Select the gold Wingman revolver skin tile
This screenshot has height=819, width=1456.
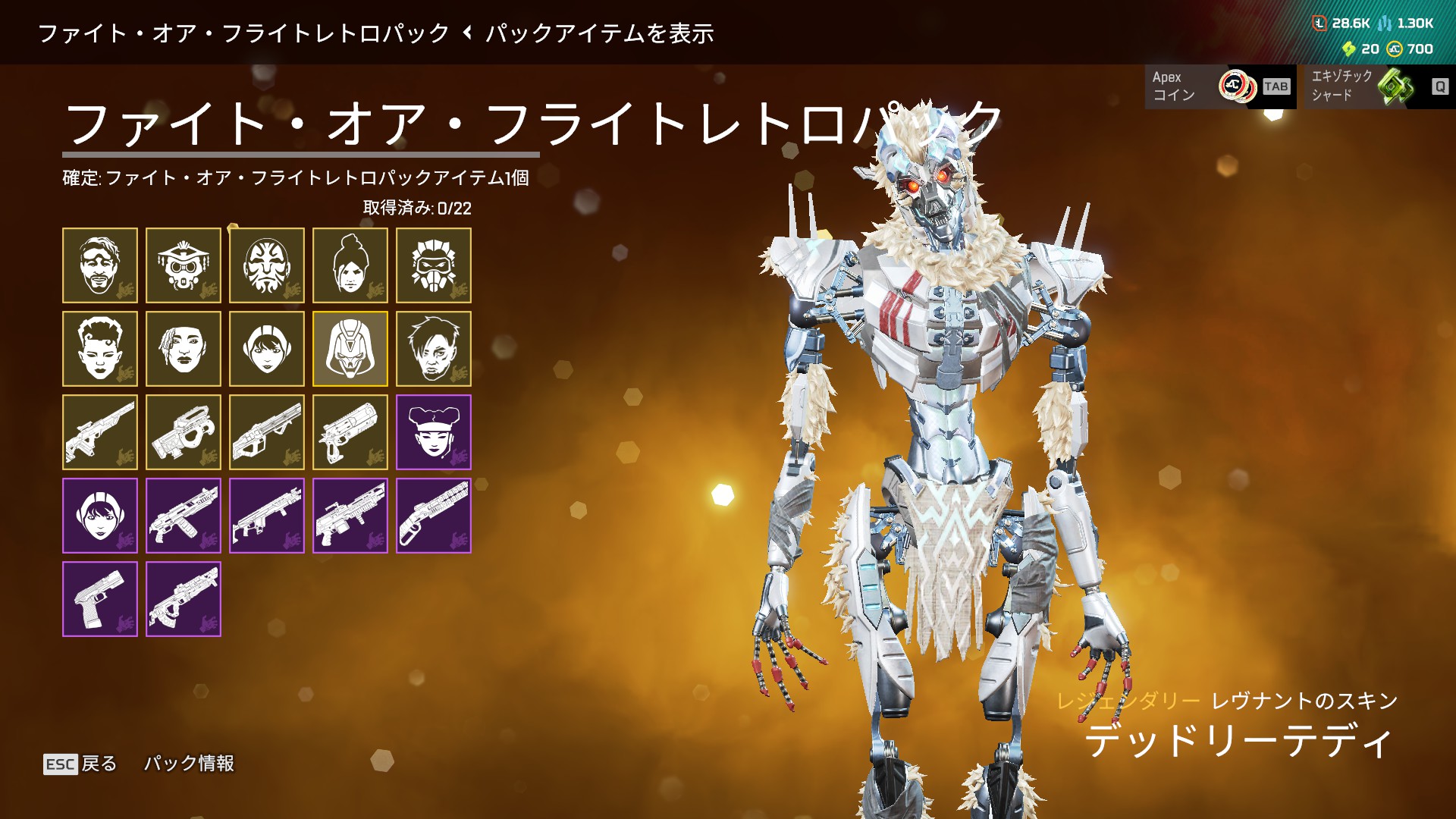pos(350,432)
